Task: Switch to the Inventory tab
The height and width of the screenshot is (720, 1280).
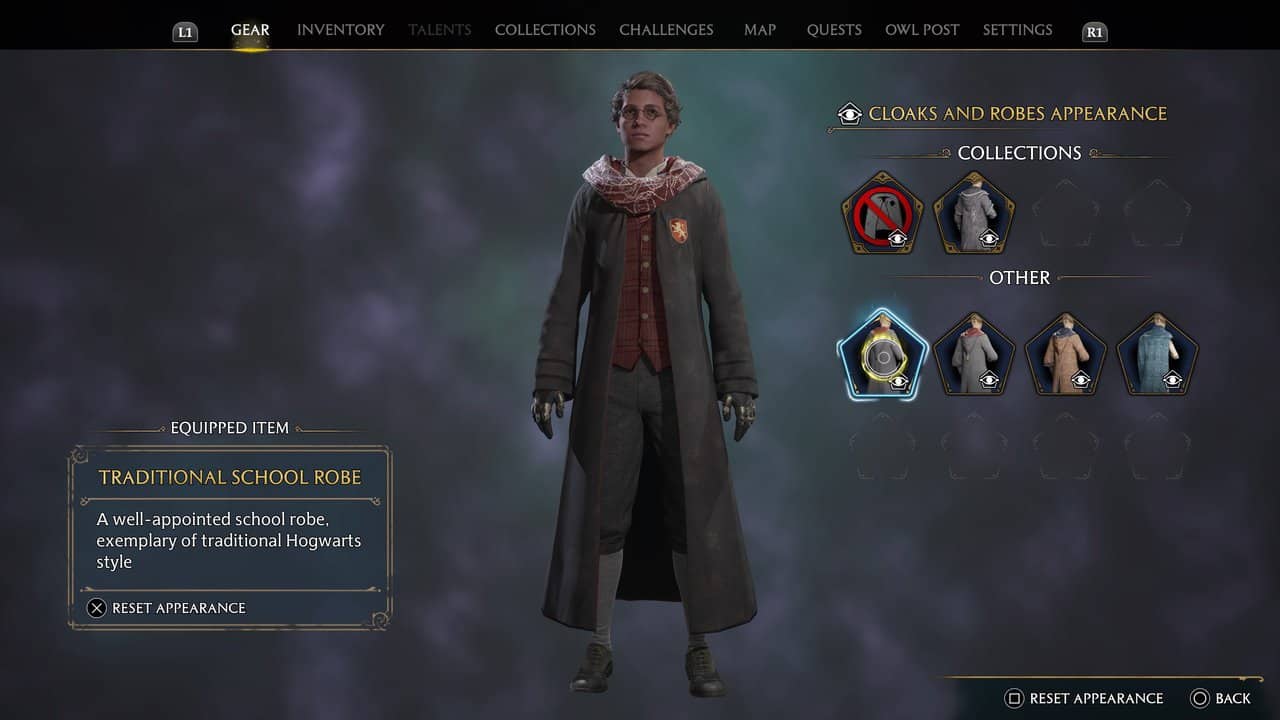Action: [340, 30]
